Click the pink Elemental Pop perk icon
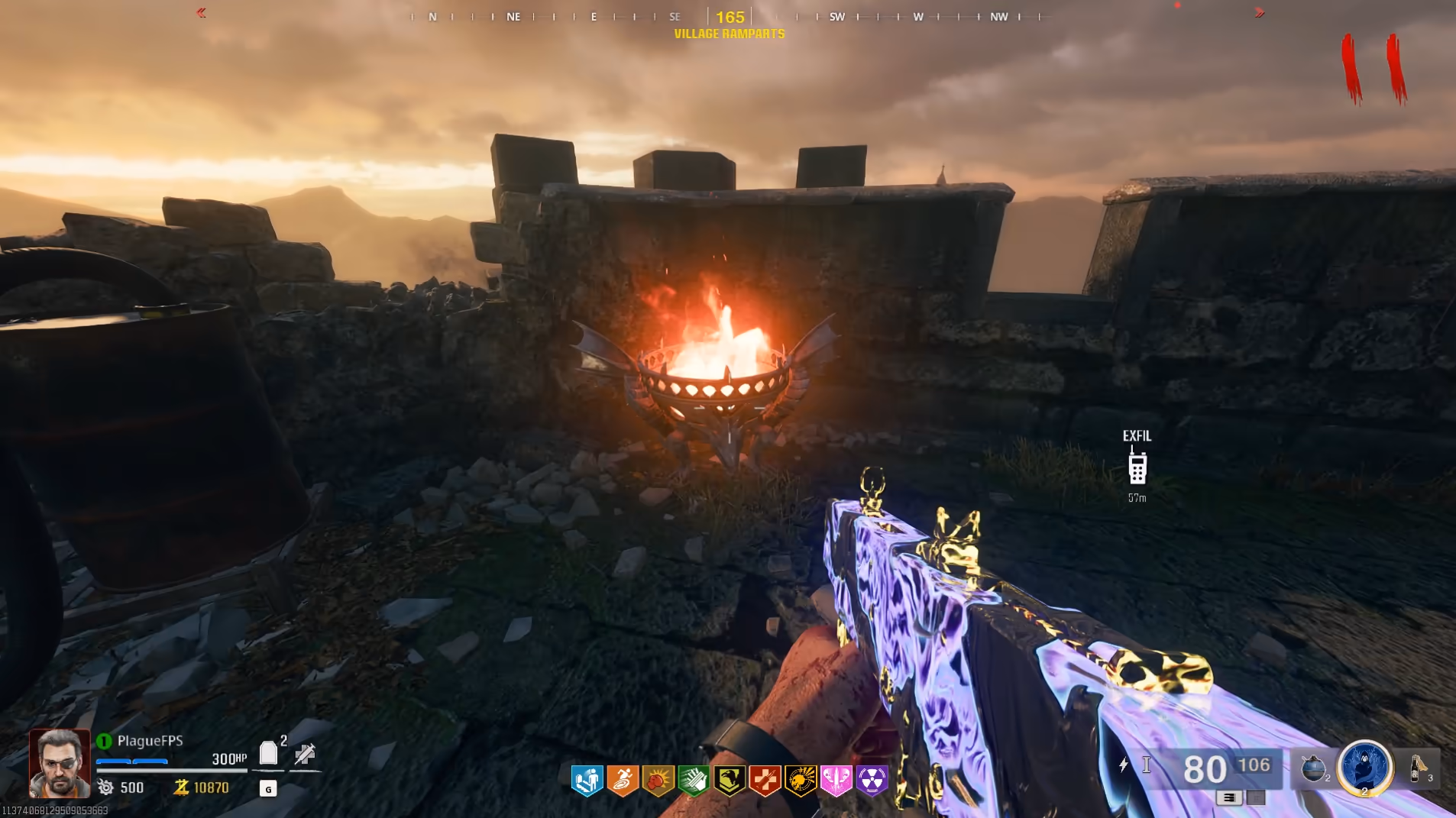 (836, 781)
